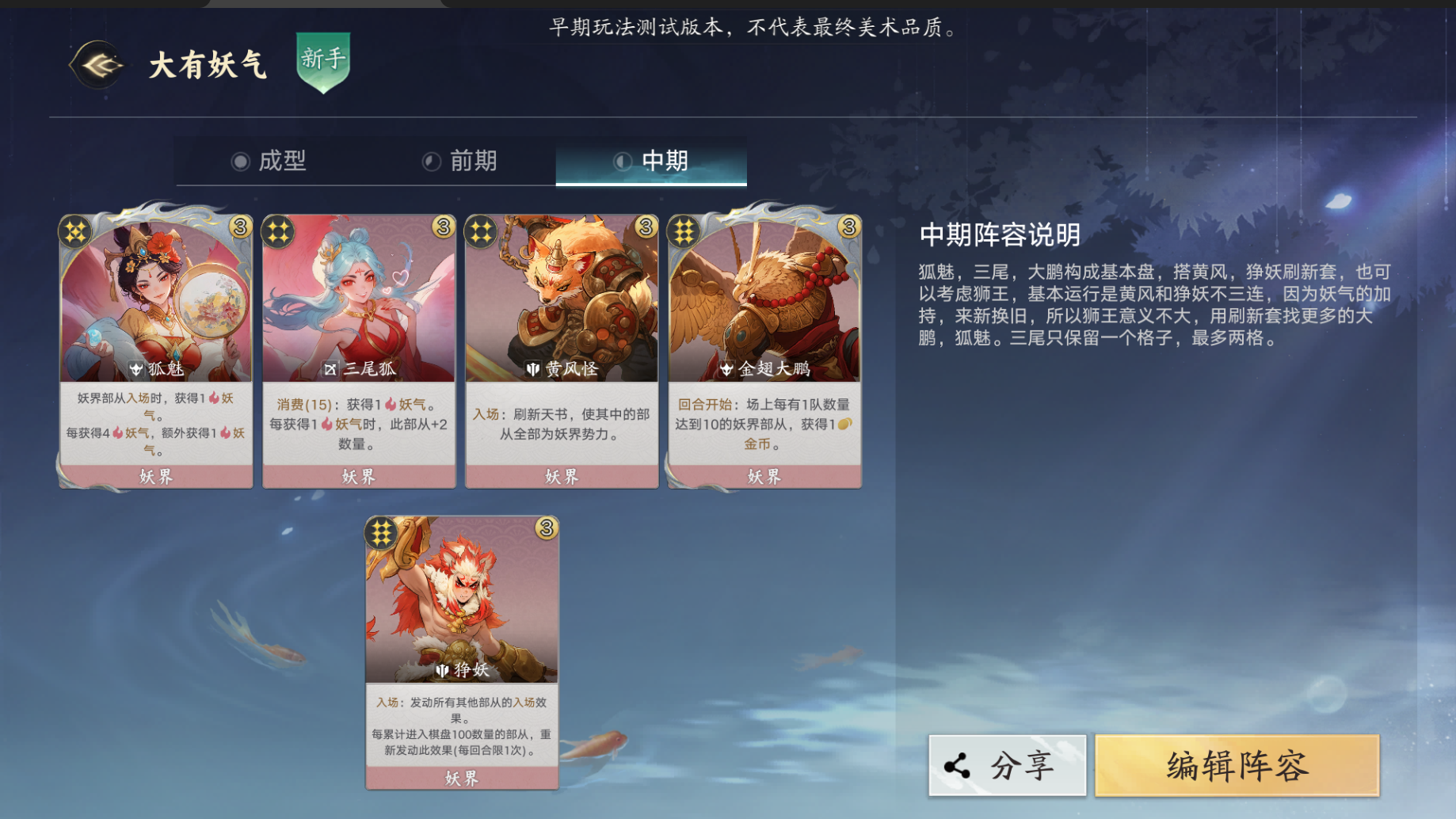This screenshot has width=1456, height=819.
Task: Click the 分享 share button
Action: coord(1006,764)
